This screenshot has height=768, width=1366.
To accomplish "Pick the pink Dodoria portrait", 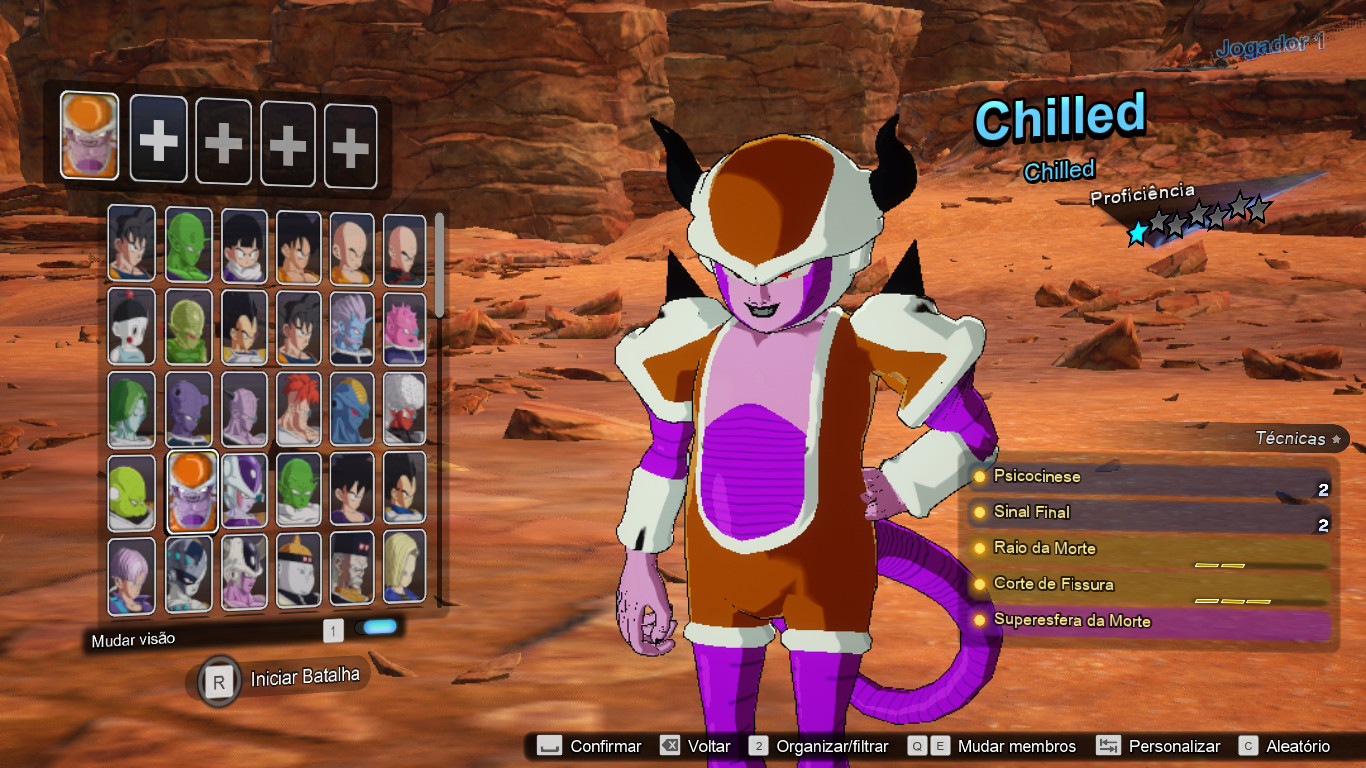I will (x=404, y=327).
